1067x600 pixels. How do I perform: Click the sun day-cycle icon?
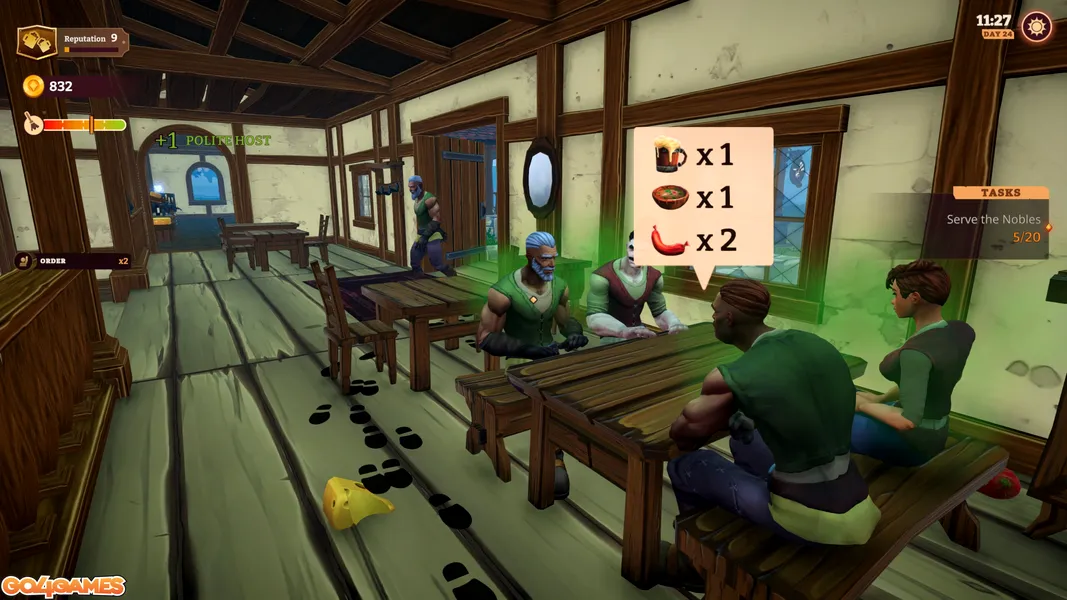pyautogui.click(x=1037, y=27)
